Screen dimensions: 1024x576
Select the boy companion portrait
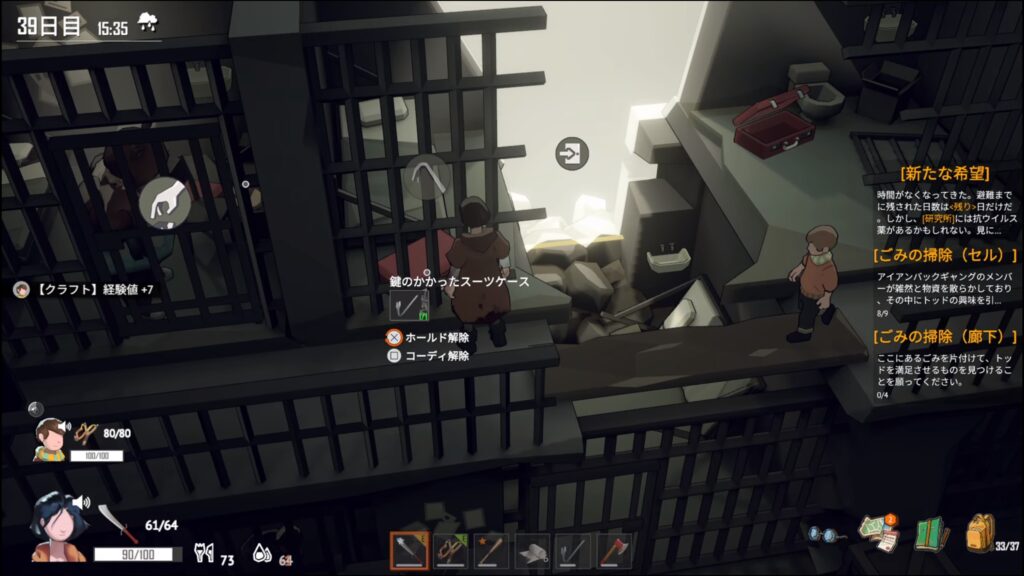point(50,438)
